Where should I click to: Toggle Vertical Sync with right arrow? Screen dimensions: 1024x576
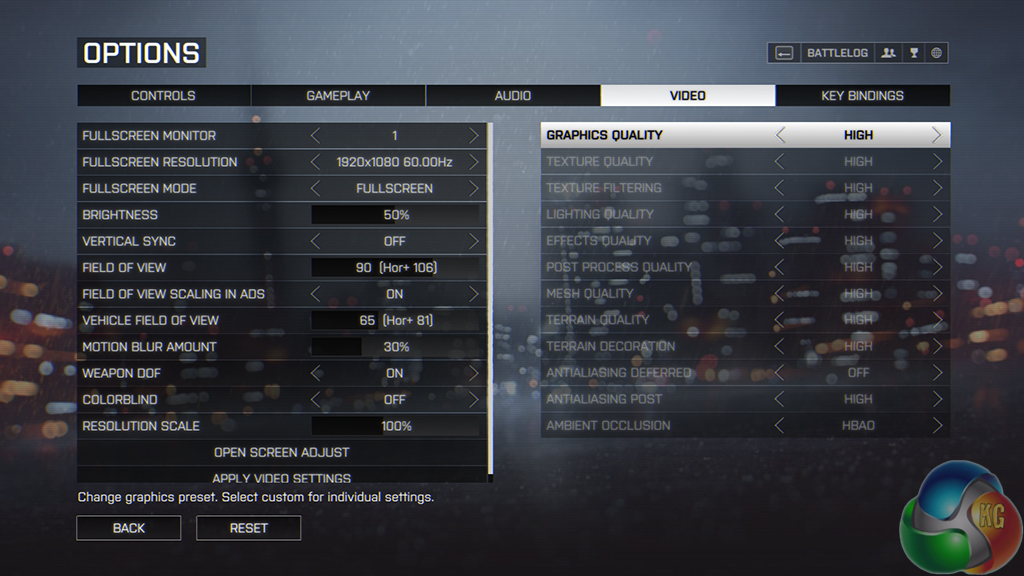[474, 241]
